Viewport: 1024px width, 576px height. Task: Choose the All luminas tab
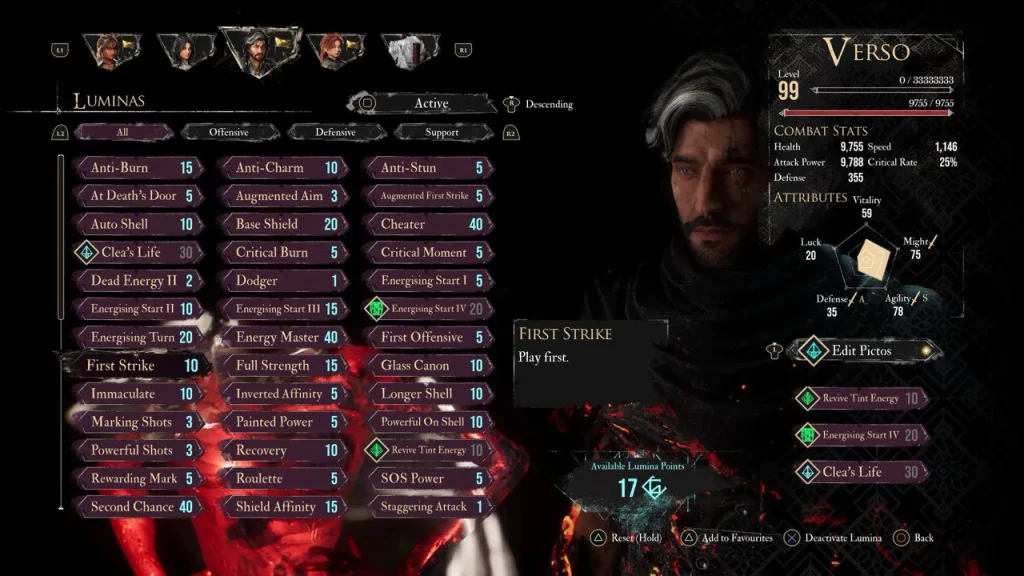122,132
